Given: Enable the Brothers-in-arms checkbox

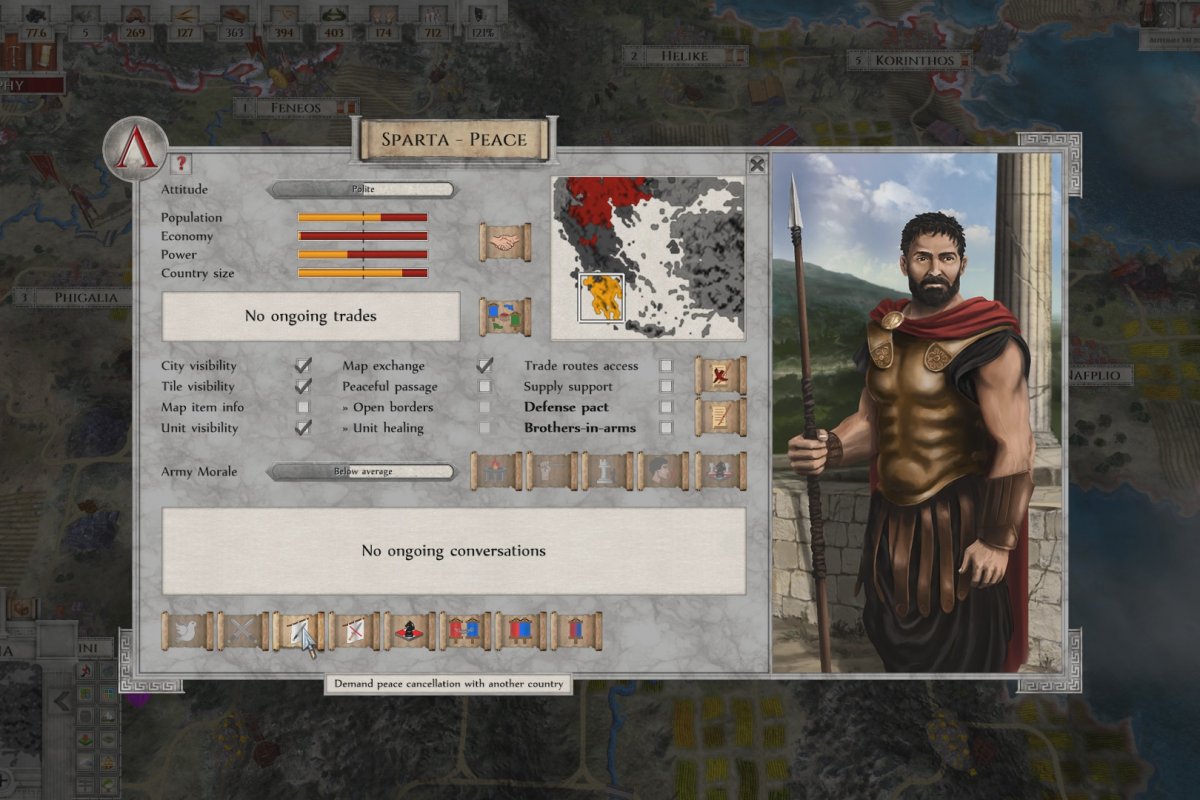Looking at the screenshot, I should point(666,428).
